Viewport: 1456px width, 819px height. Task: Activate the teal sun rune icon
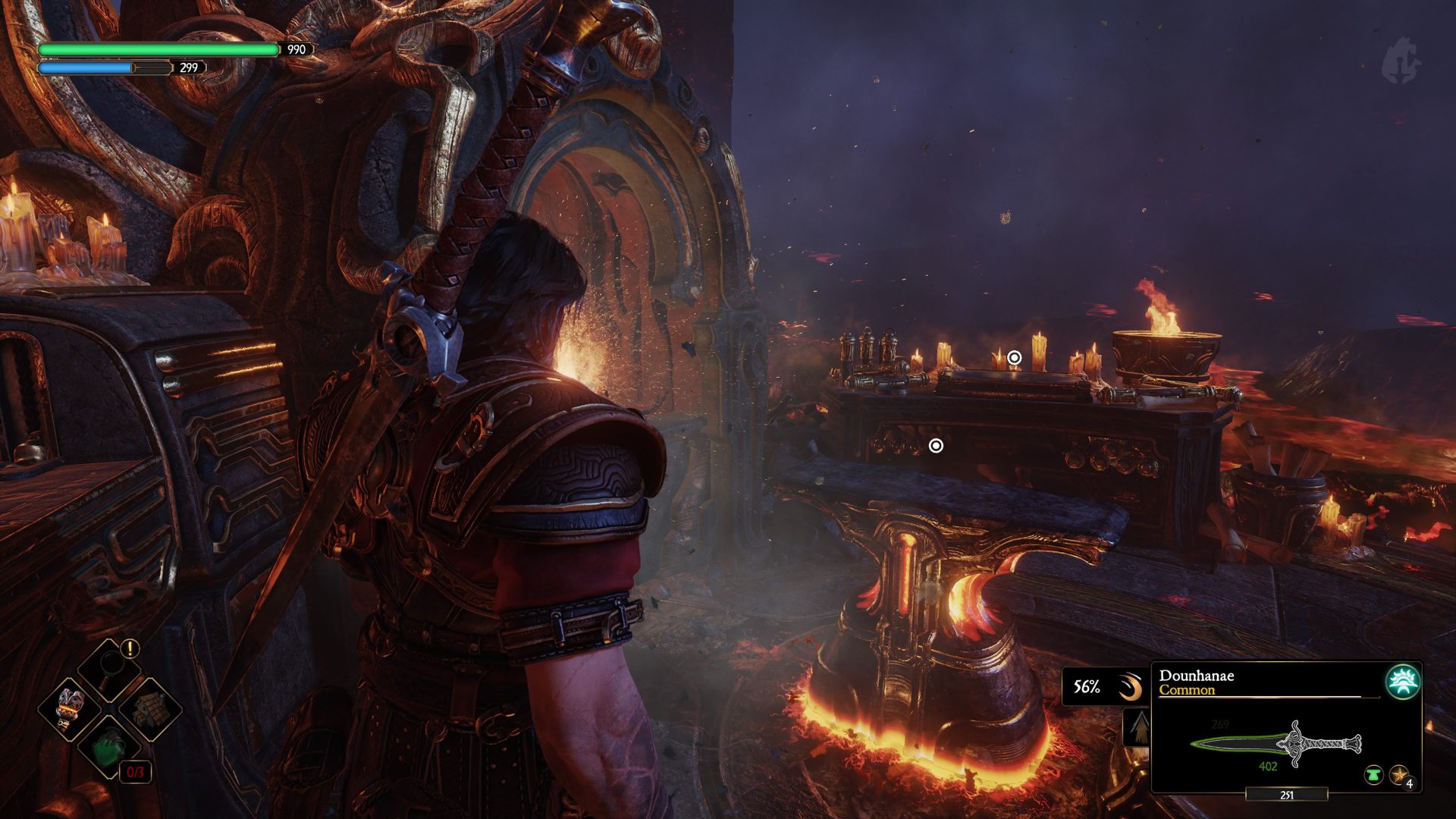click(x=1402, y=682)
